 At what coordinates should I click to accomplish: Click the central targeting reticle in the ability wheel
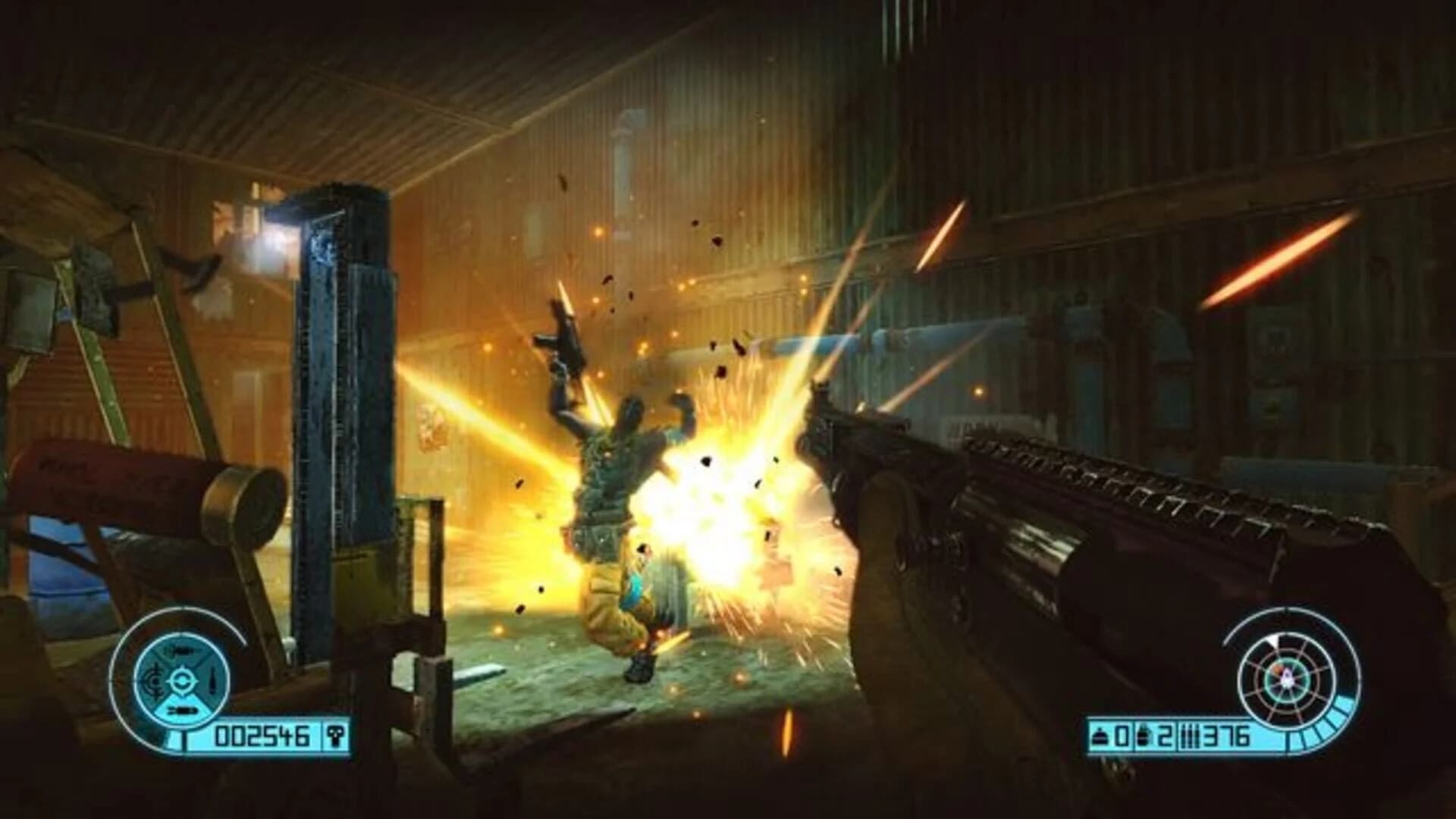(x=182, y=682)
